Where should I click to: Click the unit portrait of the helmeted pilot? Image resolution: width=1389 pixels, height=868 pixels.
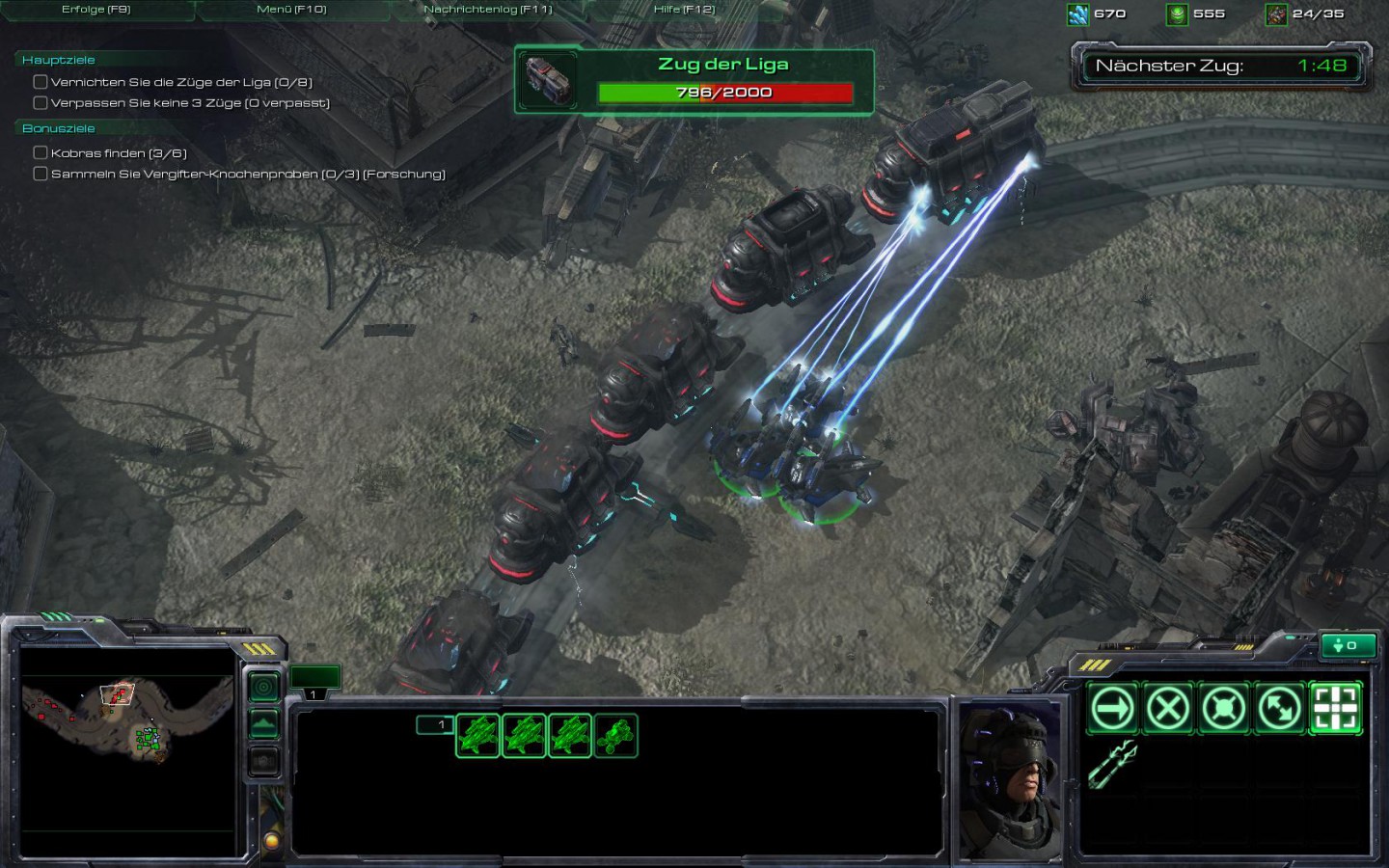pos(1009,779)
